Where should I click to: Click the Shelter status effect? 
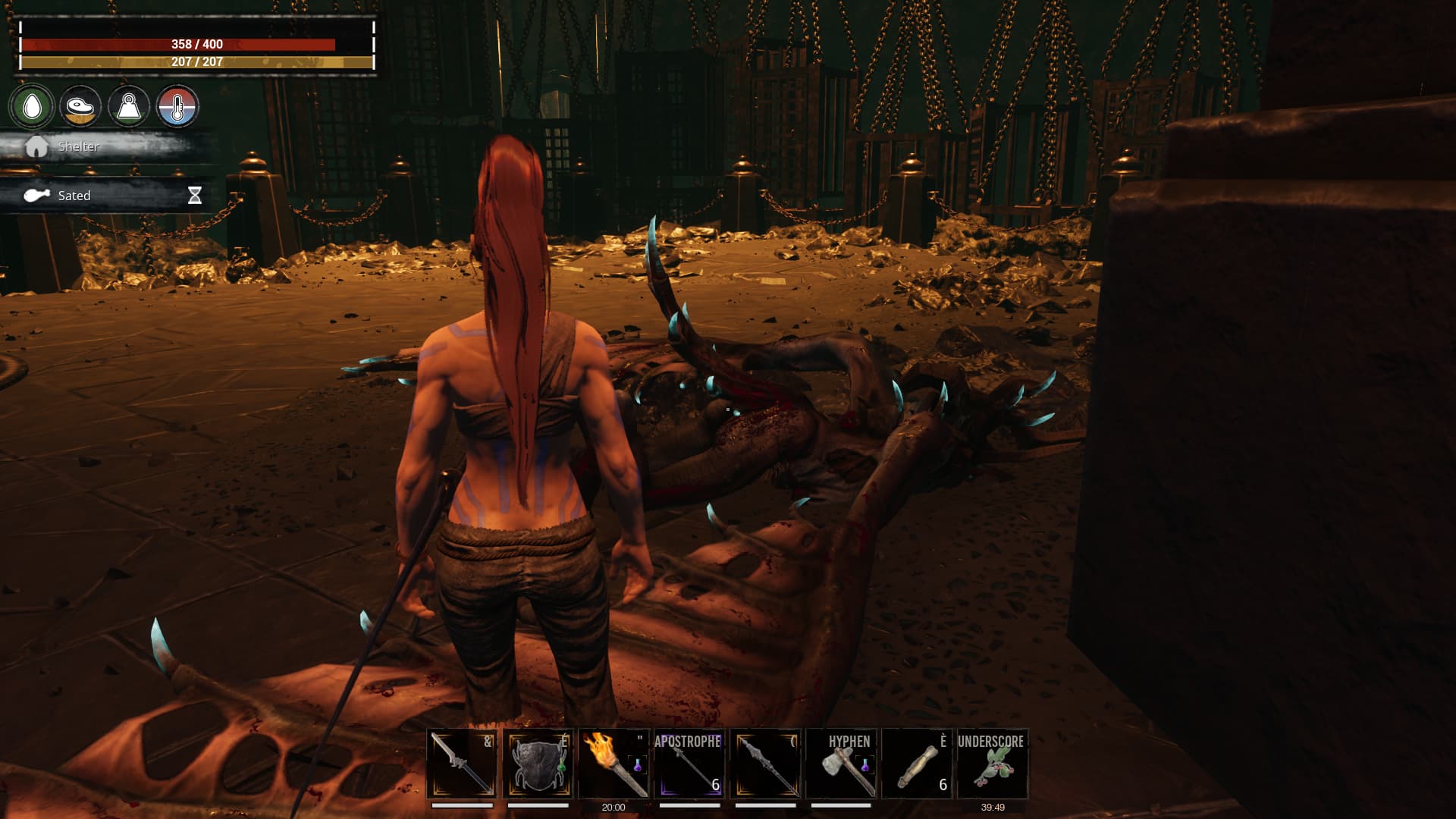(x=78, y=146)
